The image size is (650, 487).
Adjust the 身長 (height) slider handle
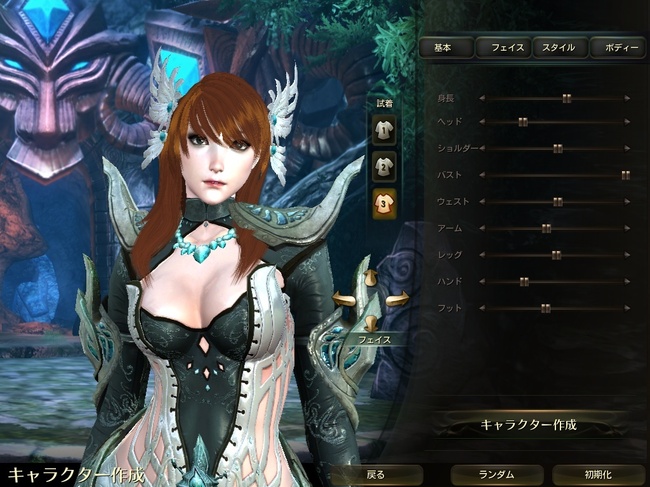click(566, 98)
